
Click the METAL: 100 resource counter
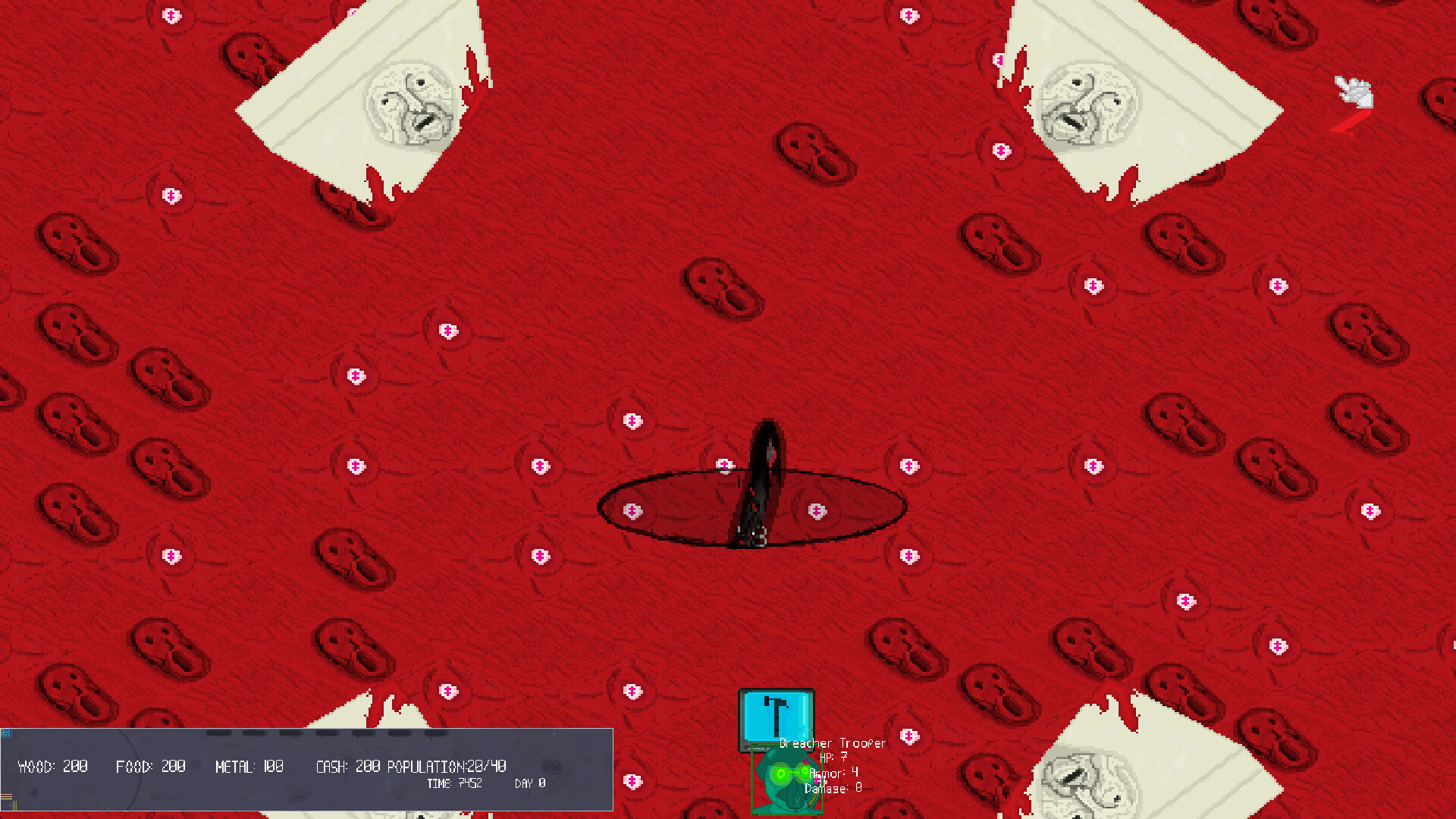(x=250, y=766)
